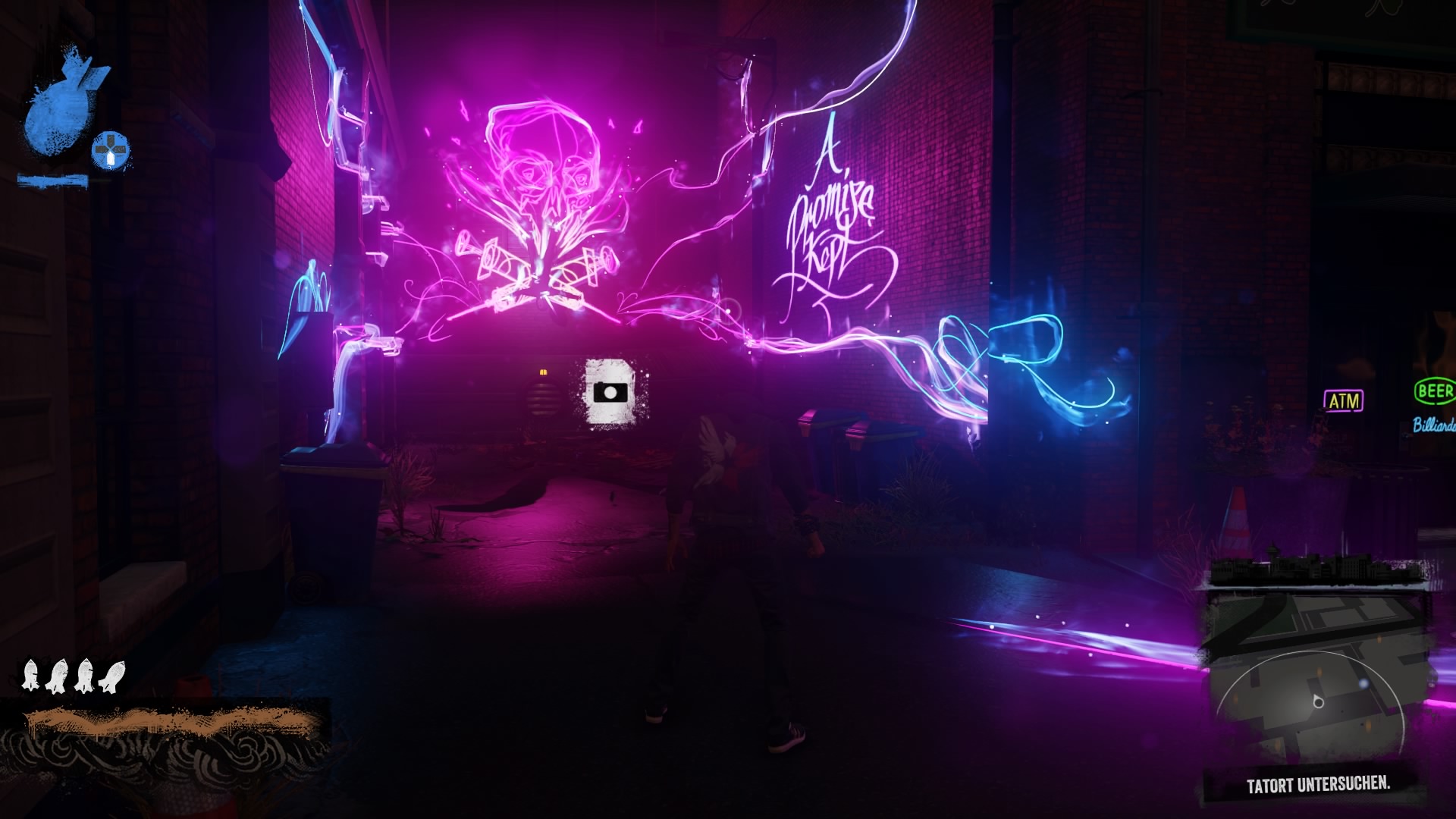Expand the power meter under the bomb icon

(x=53, y=179)
